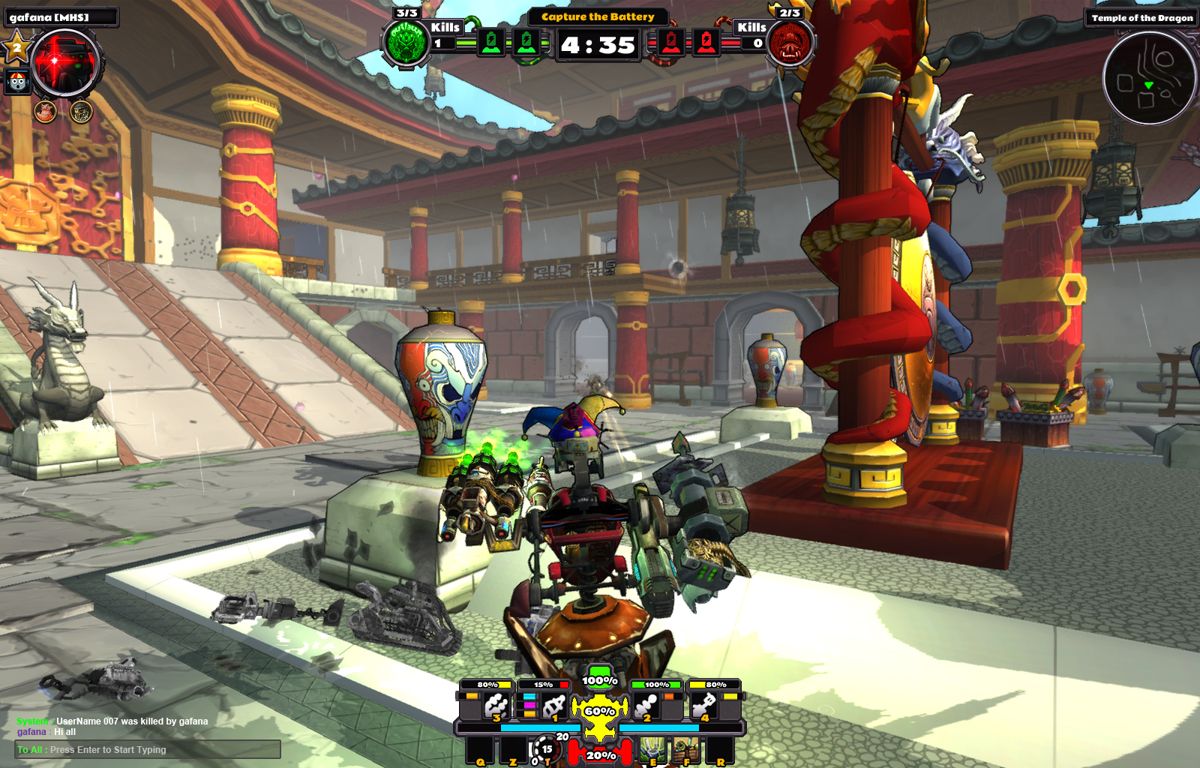Click the pilot face icon under the star
Screen dimensions: 1200x768
tap(17, 82)
